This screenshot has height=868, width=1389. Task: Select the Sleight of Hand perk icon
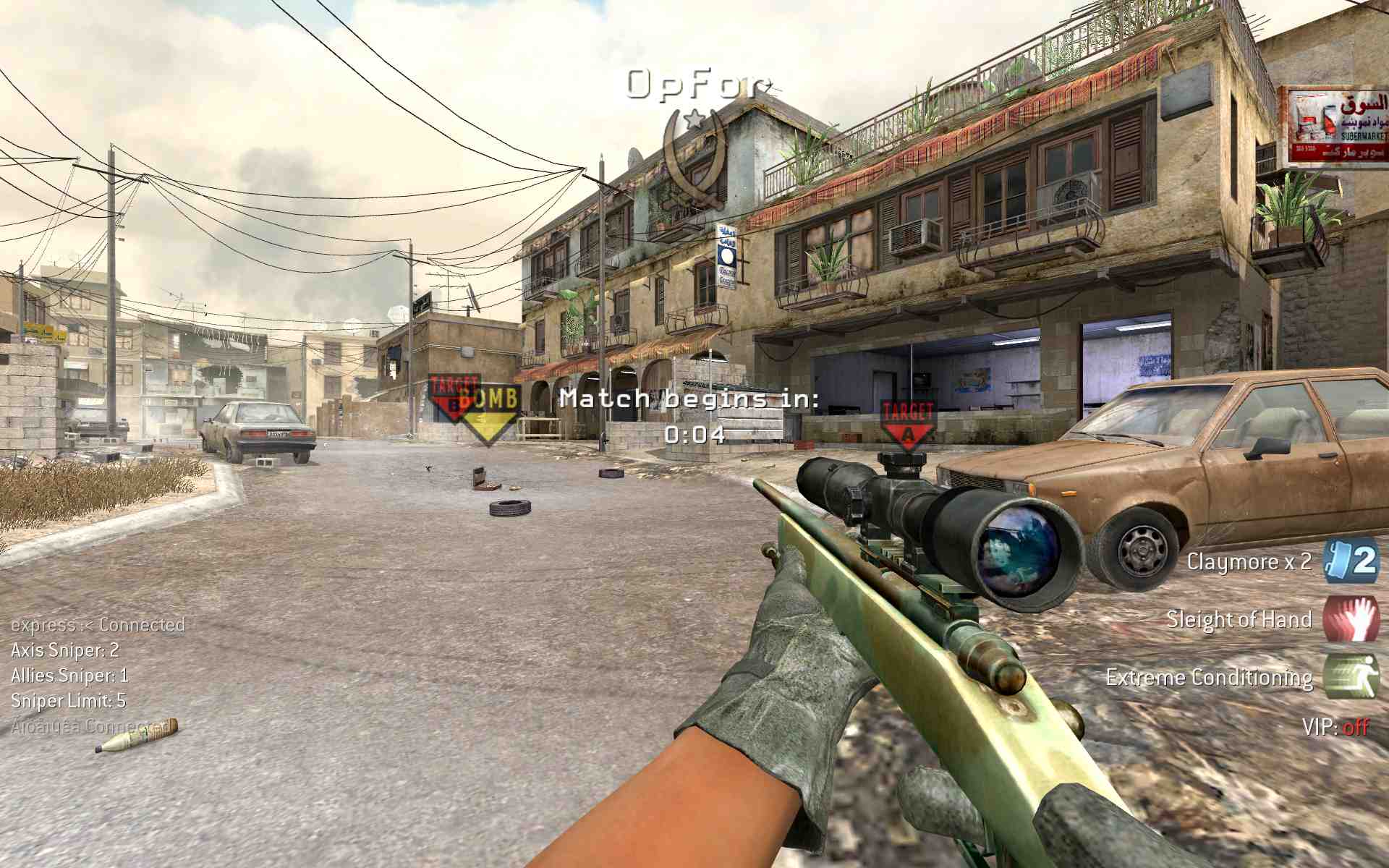tap(1351, 618)
